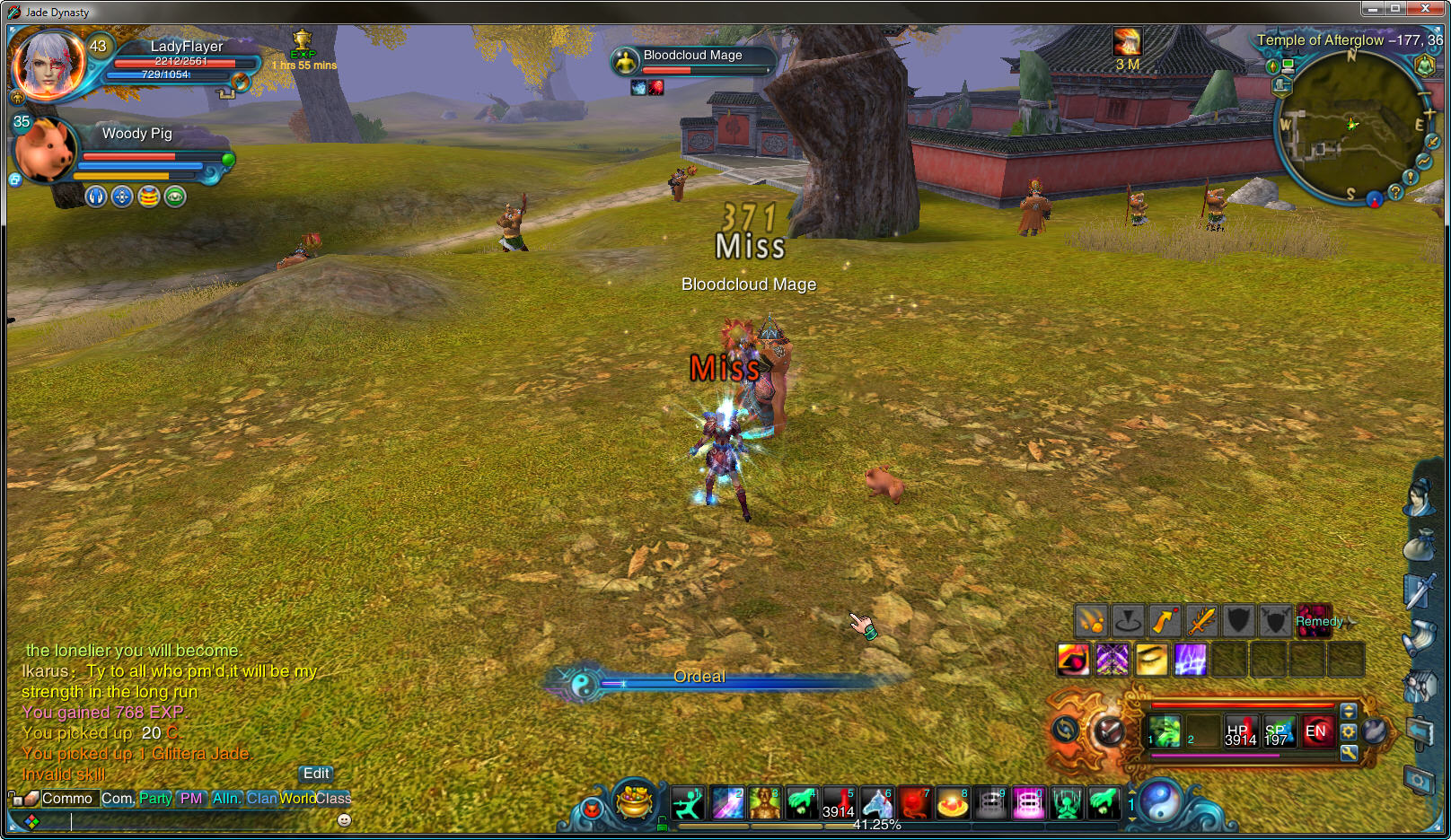
Task: Open the PM chat tab
Action: click(191, 799)
